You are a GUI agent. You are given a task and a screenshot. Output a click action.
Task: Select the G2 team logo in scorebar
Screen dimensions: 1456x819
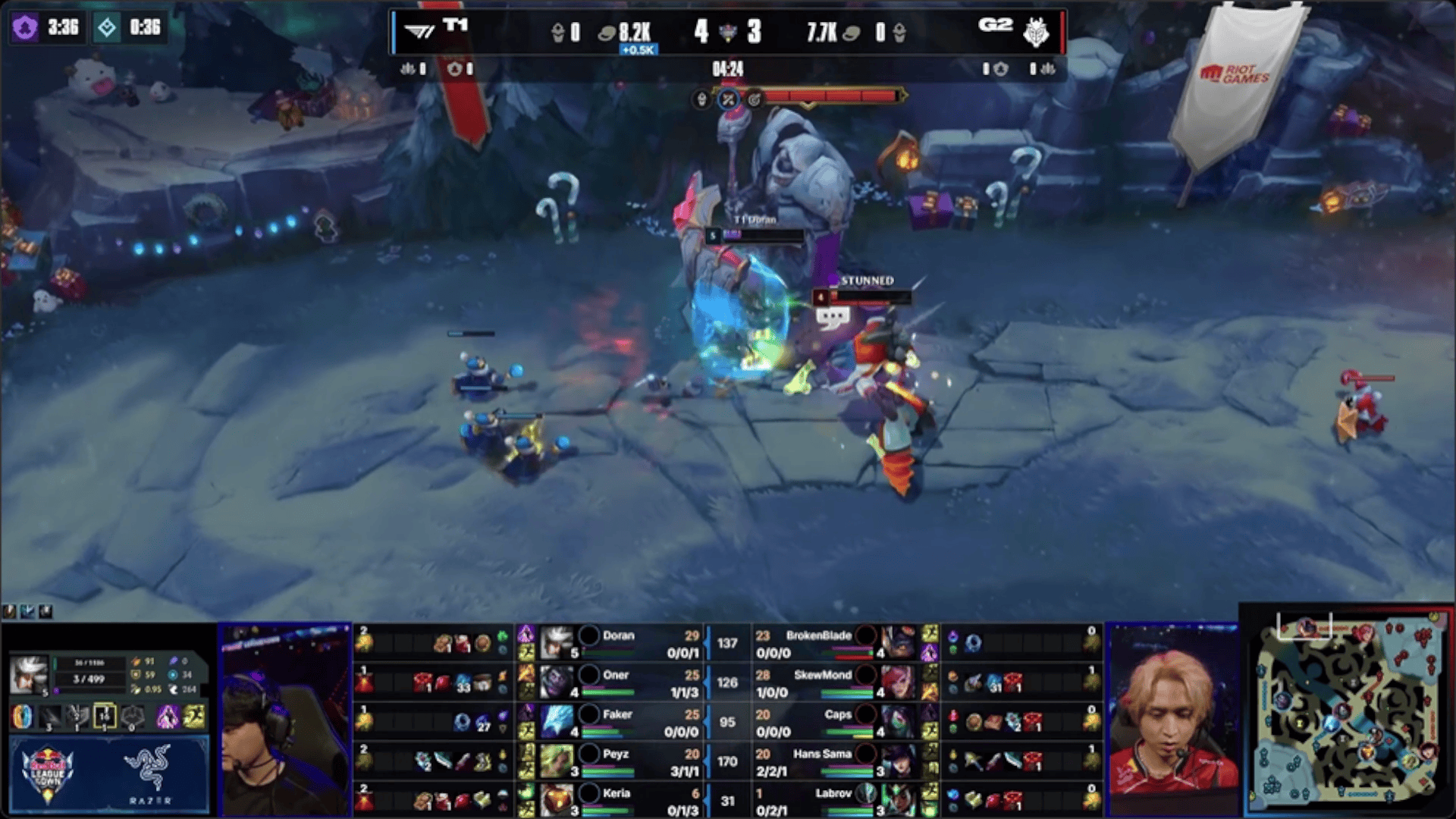[1036, 32]
